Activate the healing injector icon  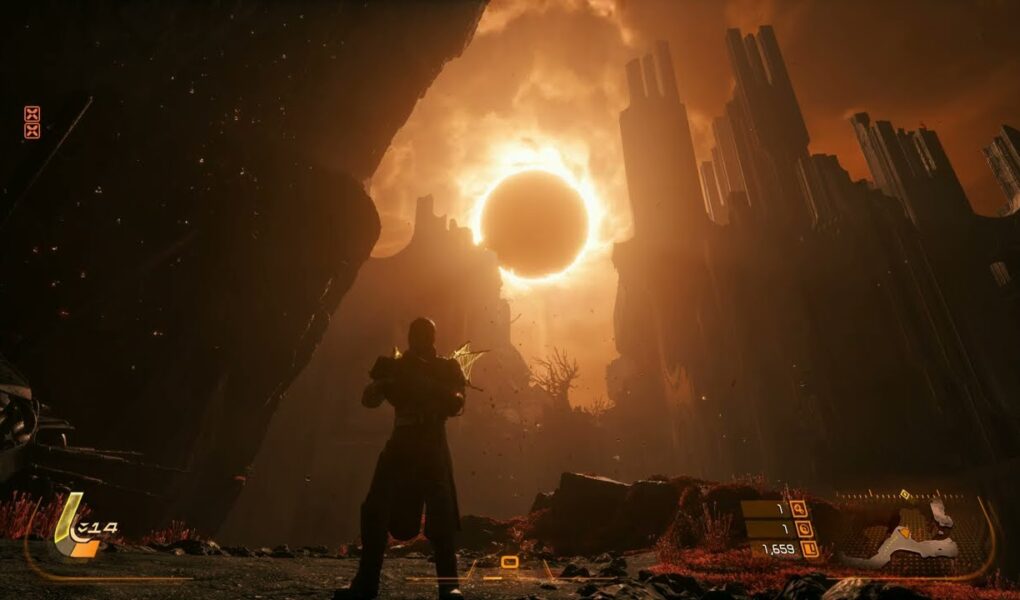(x=77, y=529)
